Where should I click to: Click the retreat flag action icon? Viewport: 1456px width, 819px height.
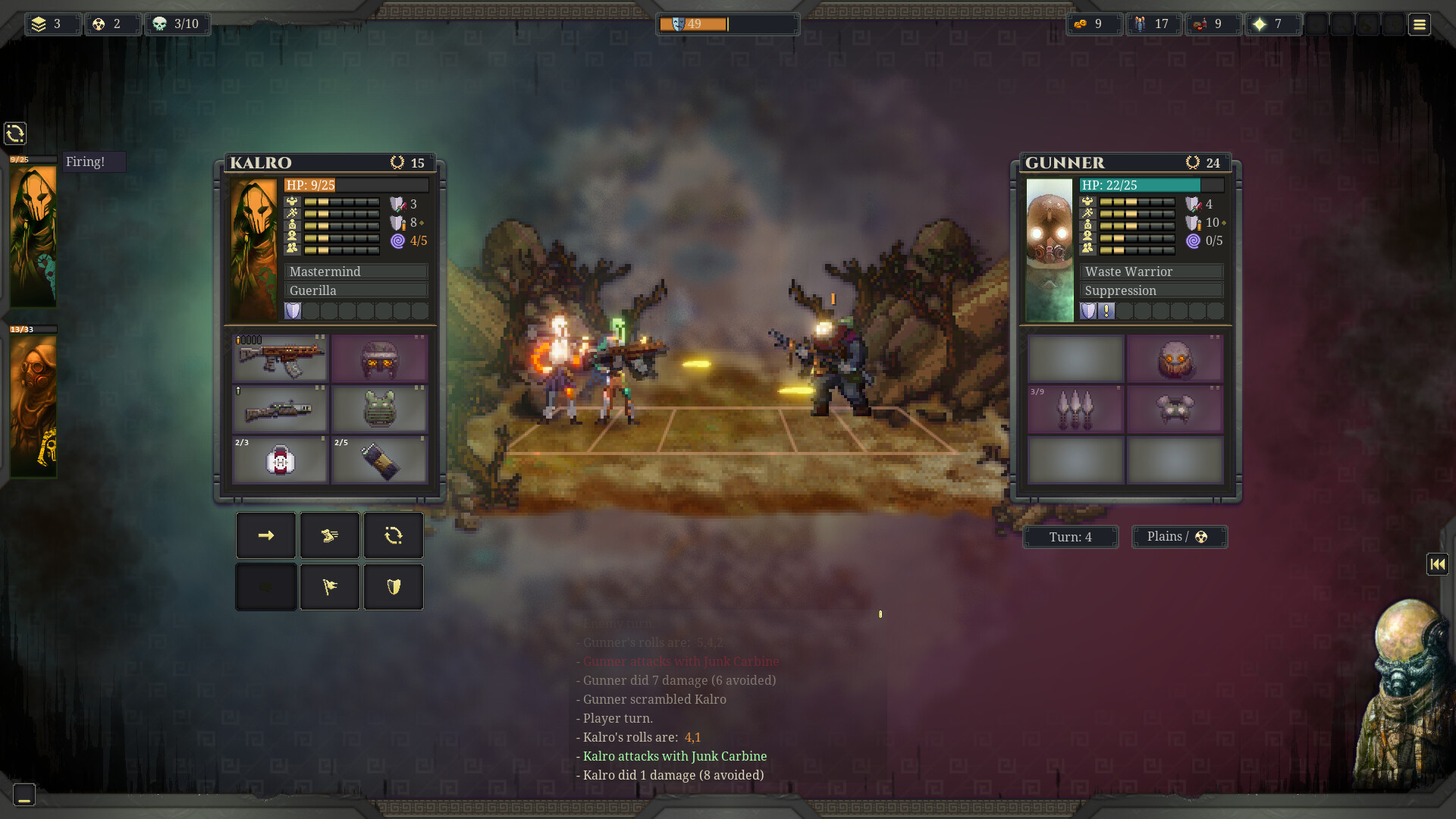[x=330, y=587]
